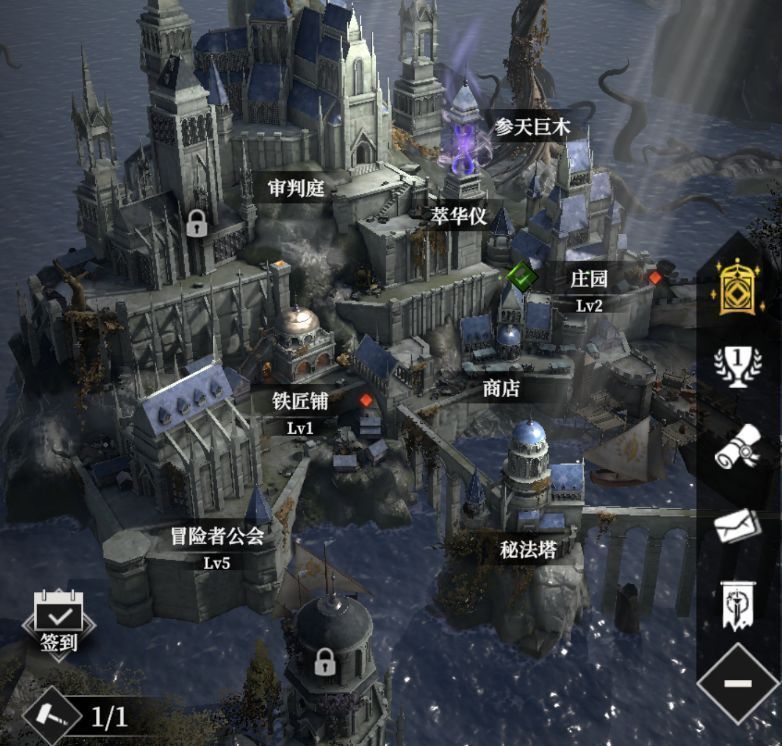Tap the green diamond marker near 庄园
The width and height of the screenshot is (782, 746).
point(522,274)
